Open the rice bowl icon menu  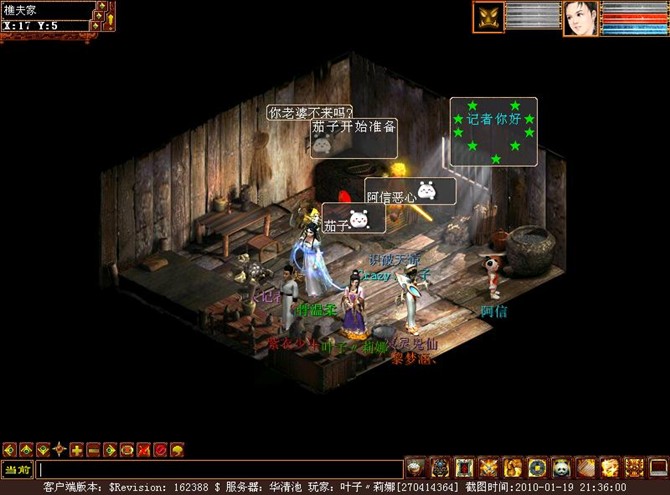click(x=416, y=467)
